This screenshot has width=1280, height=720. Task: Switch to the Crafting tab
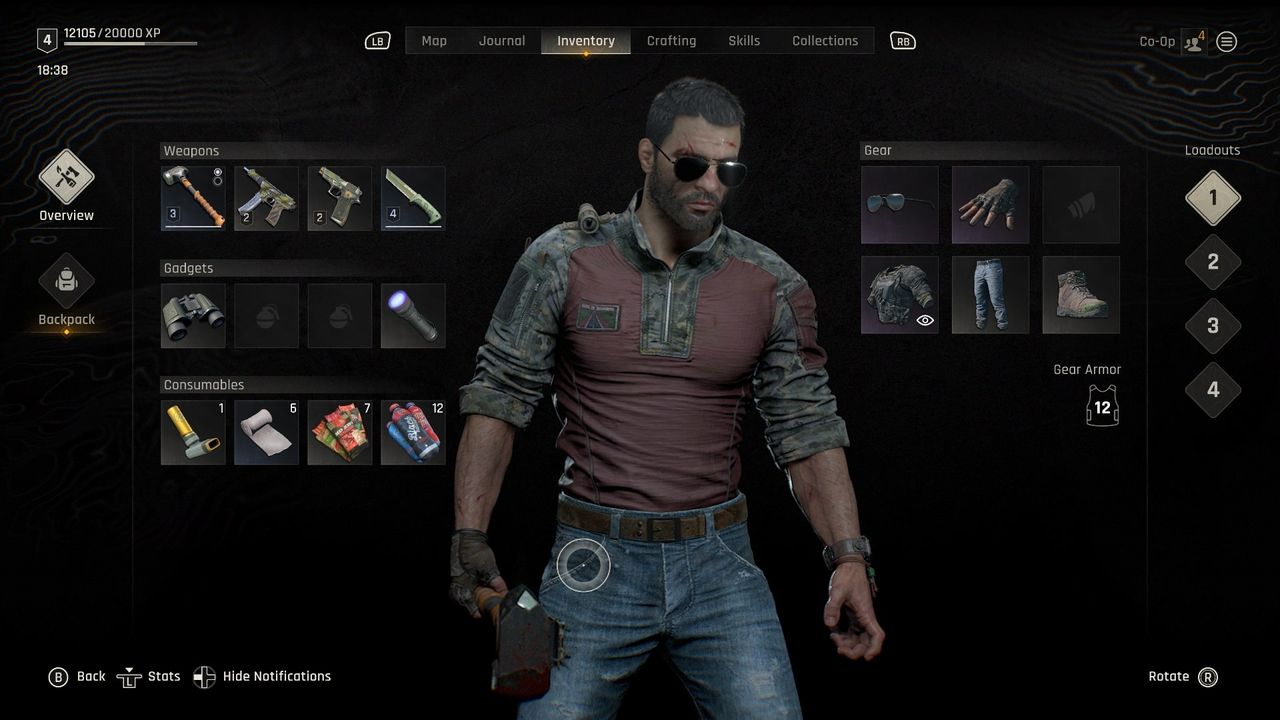coord(671,40)
